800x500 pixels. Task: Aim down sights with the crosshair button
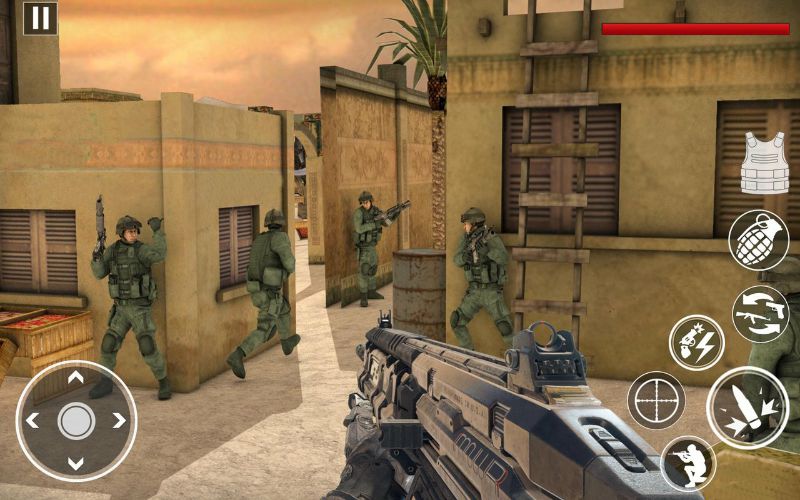pyautogui.click(x=656, y=400)
